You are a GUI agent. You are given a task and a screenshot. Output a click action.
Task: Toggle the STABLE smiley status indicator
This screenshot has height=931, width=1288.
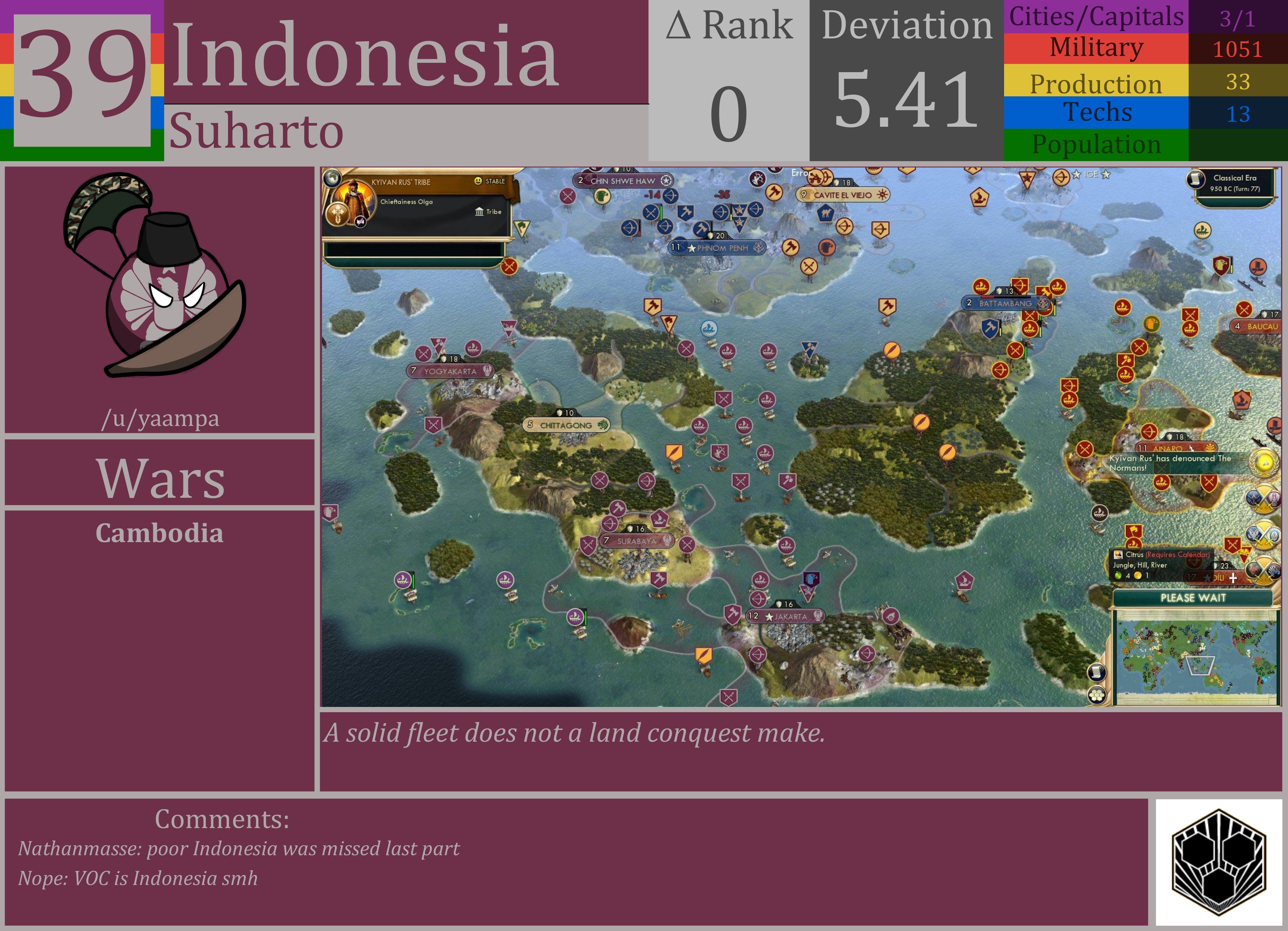pos(479,181)
